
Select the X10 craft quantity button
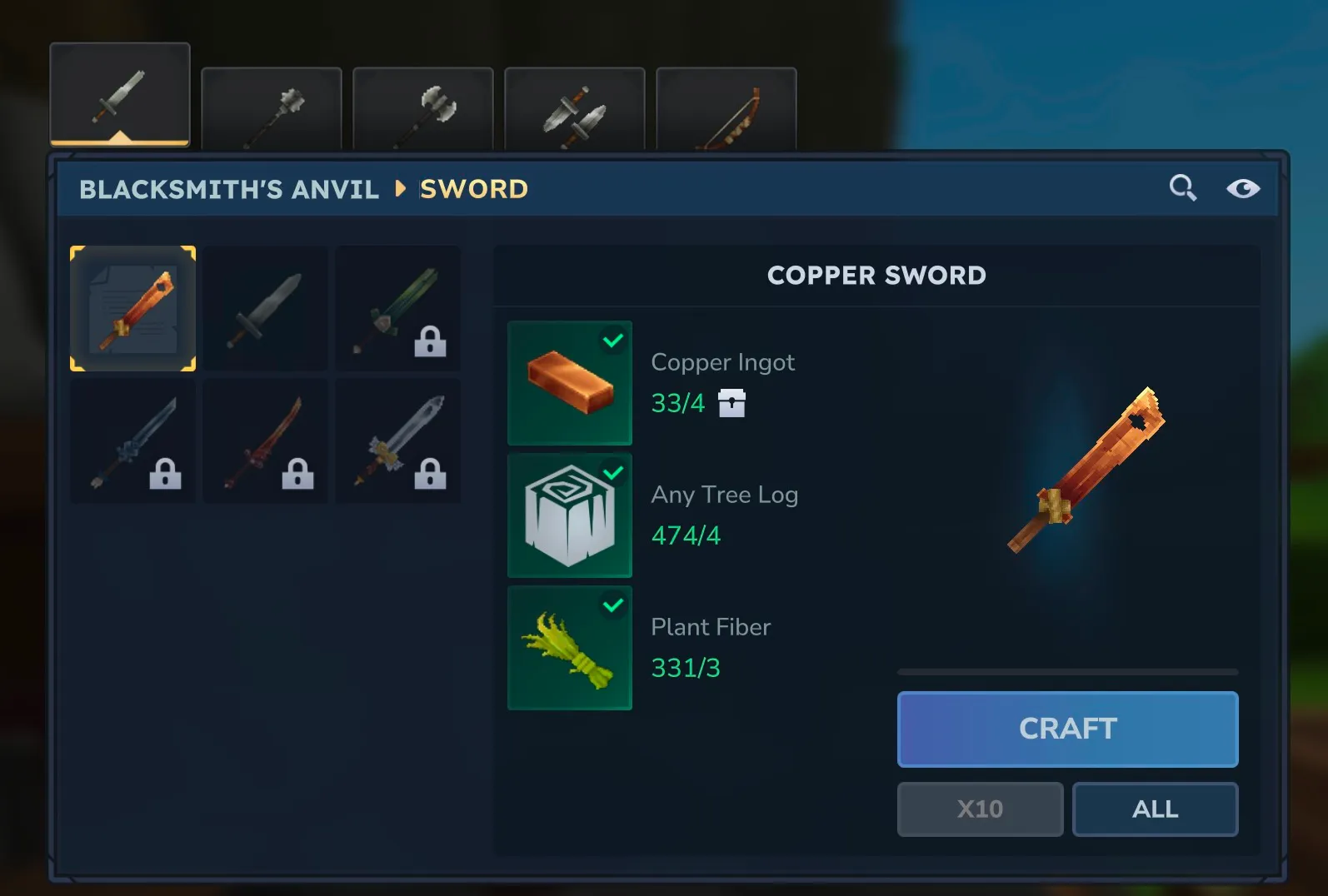pos(980,809)
